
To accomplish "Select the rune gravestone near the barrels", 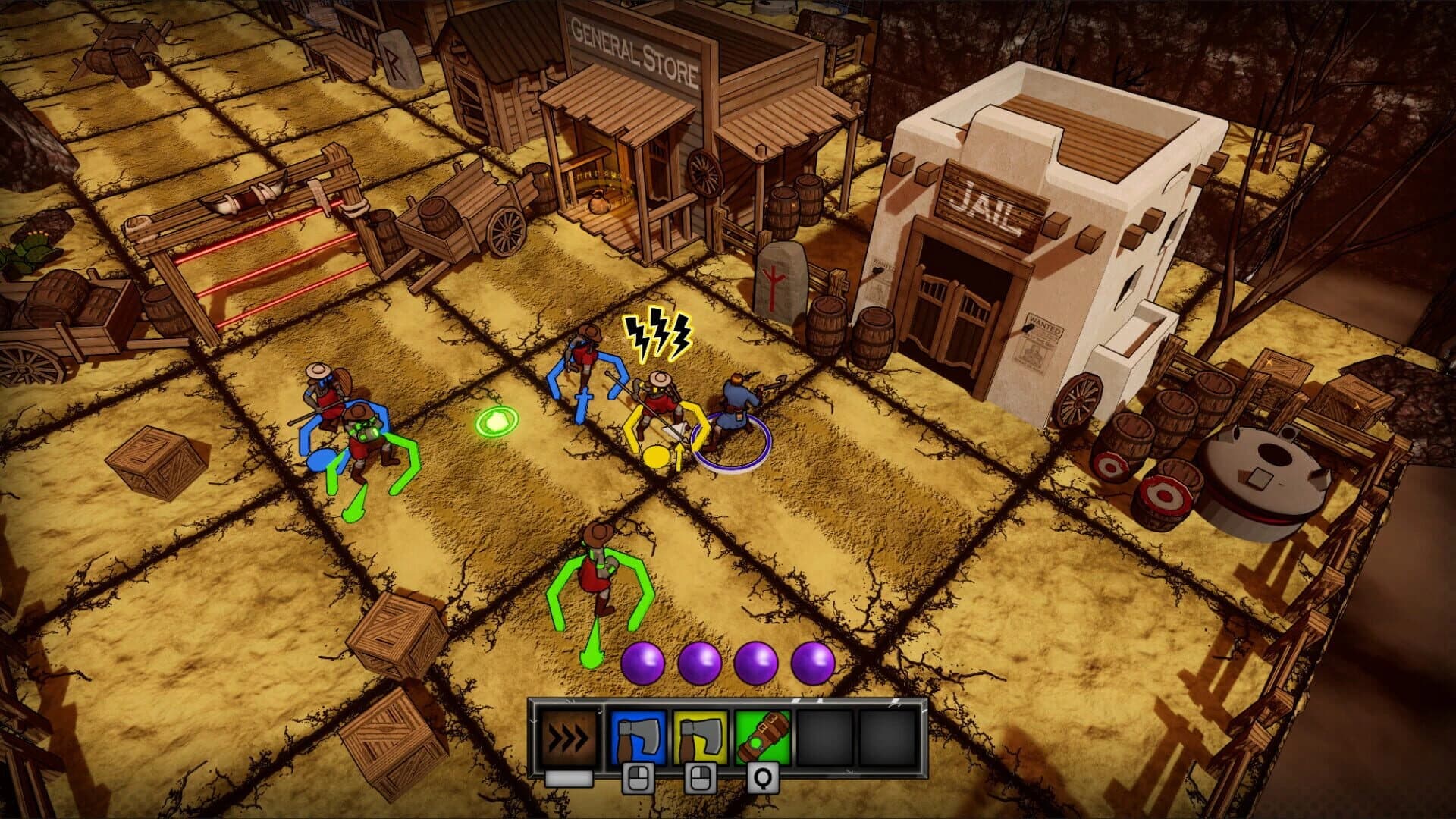I will pos(783,281).
